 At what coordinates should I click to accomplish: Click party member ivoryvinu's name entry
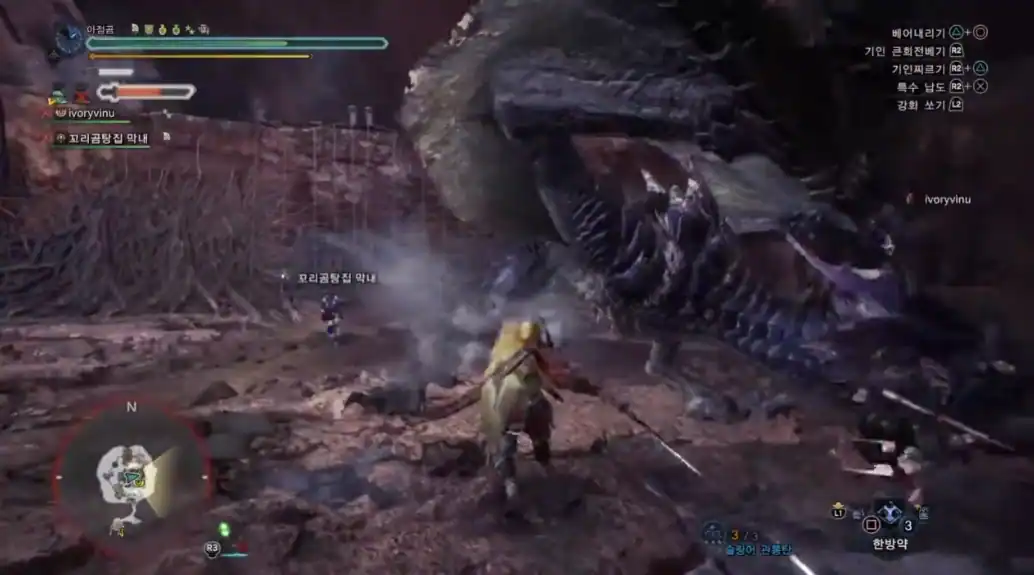click(92, 114)
